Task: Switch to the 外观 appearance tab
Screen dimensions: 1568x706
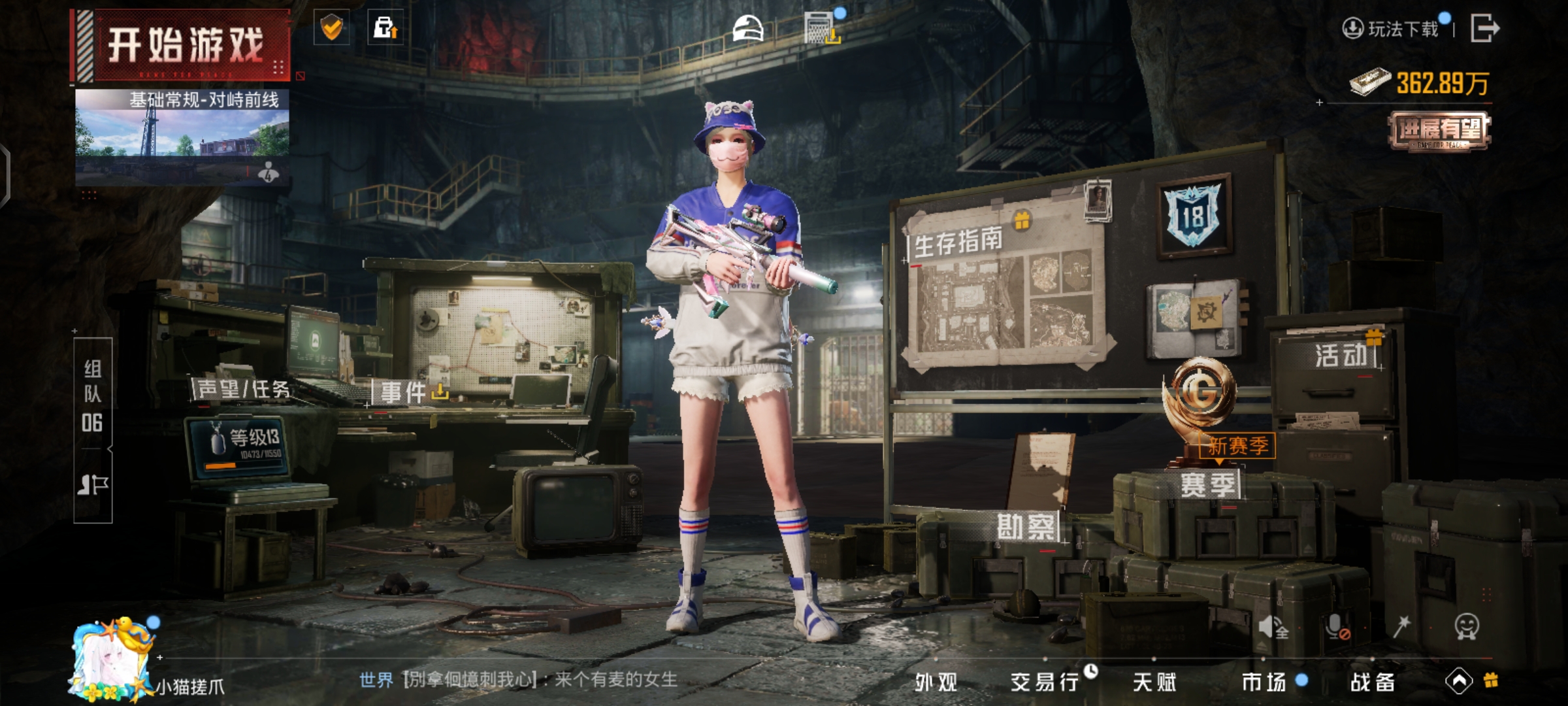Action: point(936,682)
